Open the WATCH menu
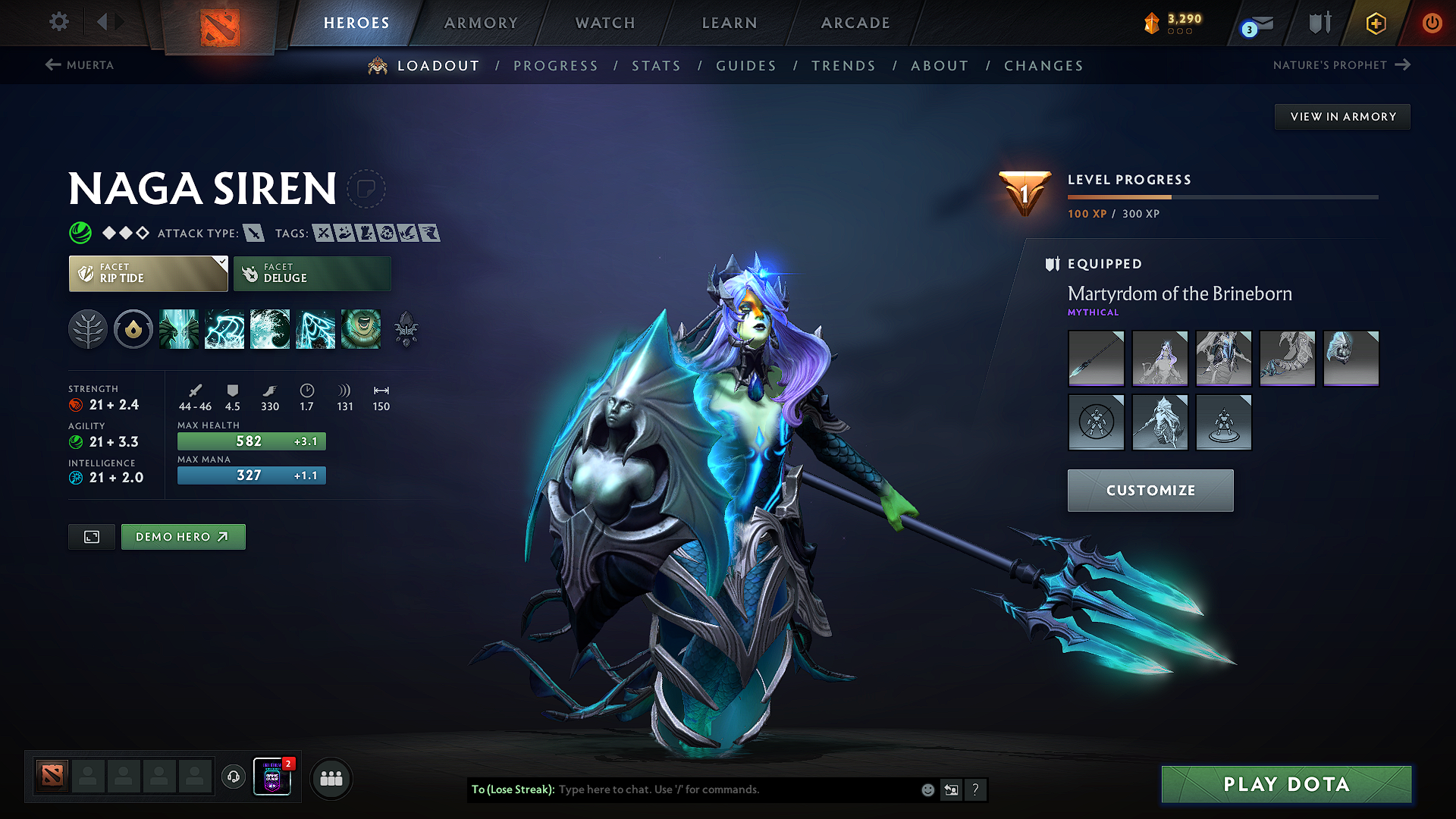Screen dimensions: 1456x819 click(x=604, y=23)
